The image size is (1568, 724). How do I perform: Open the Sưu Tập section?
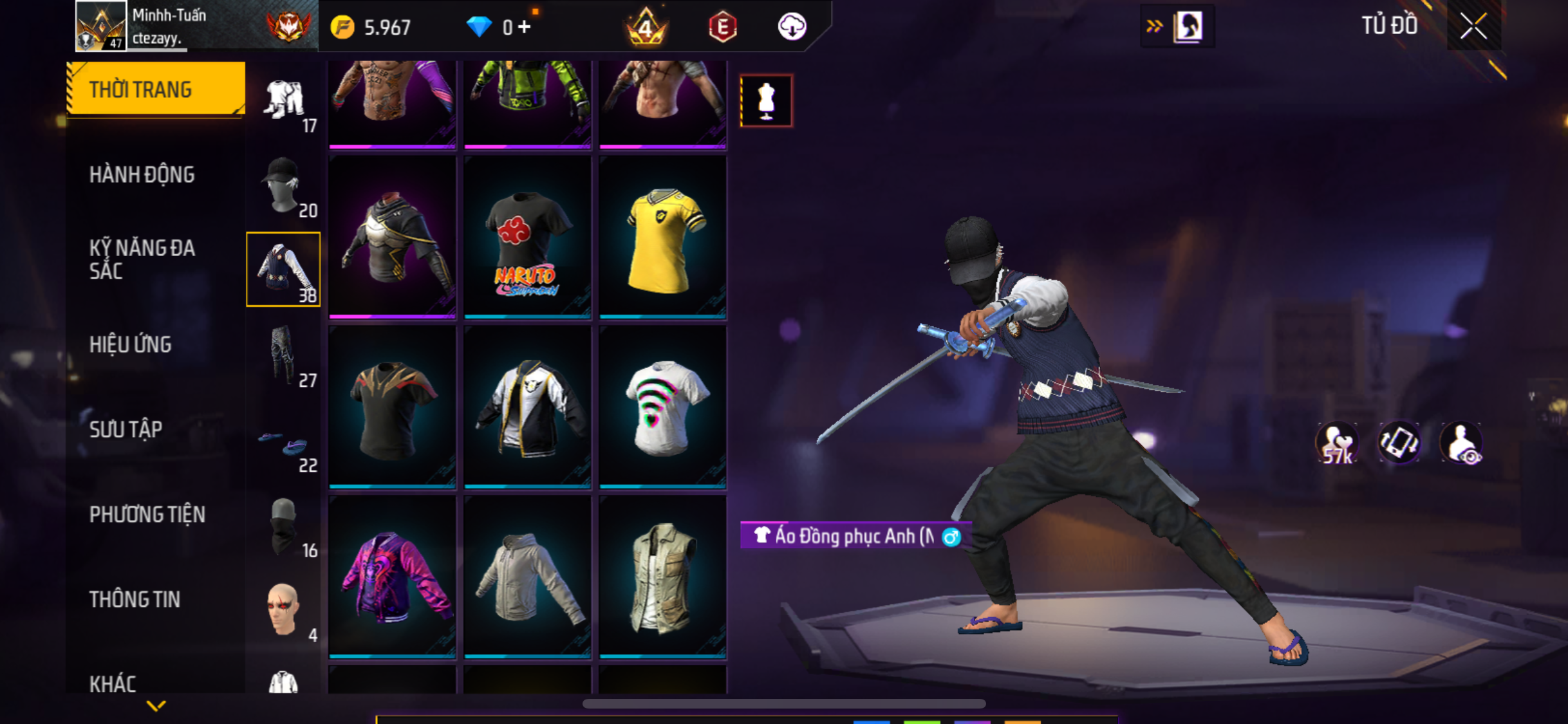(x=126, y=429)
